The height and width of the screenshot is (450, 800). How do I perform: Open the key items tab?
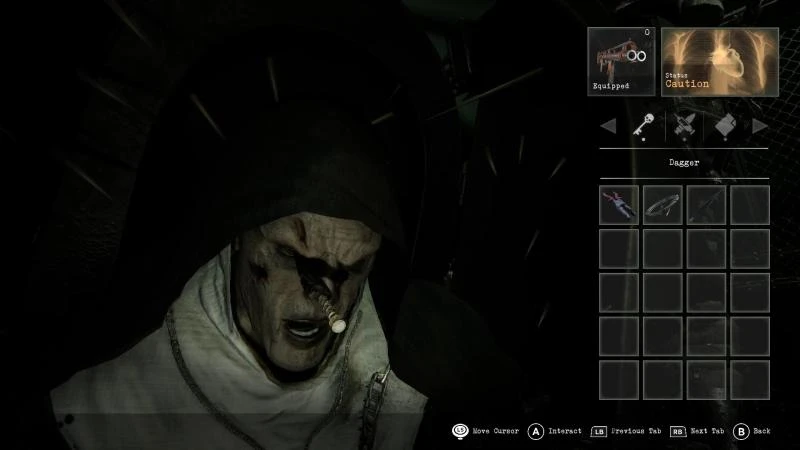(x=641, y=126)
